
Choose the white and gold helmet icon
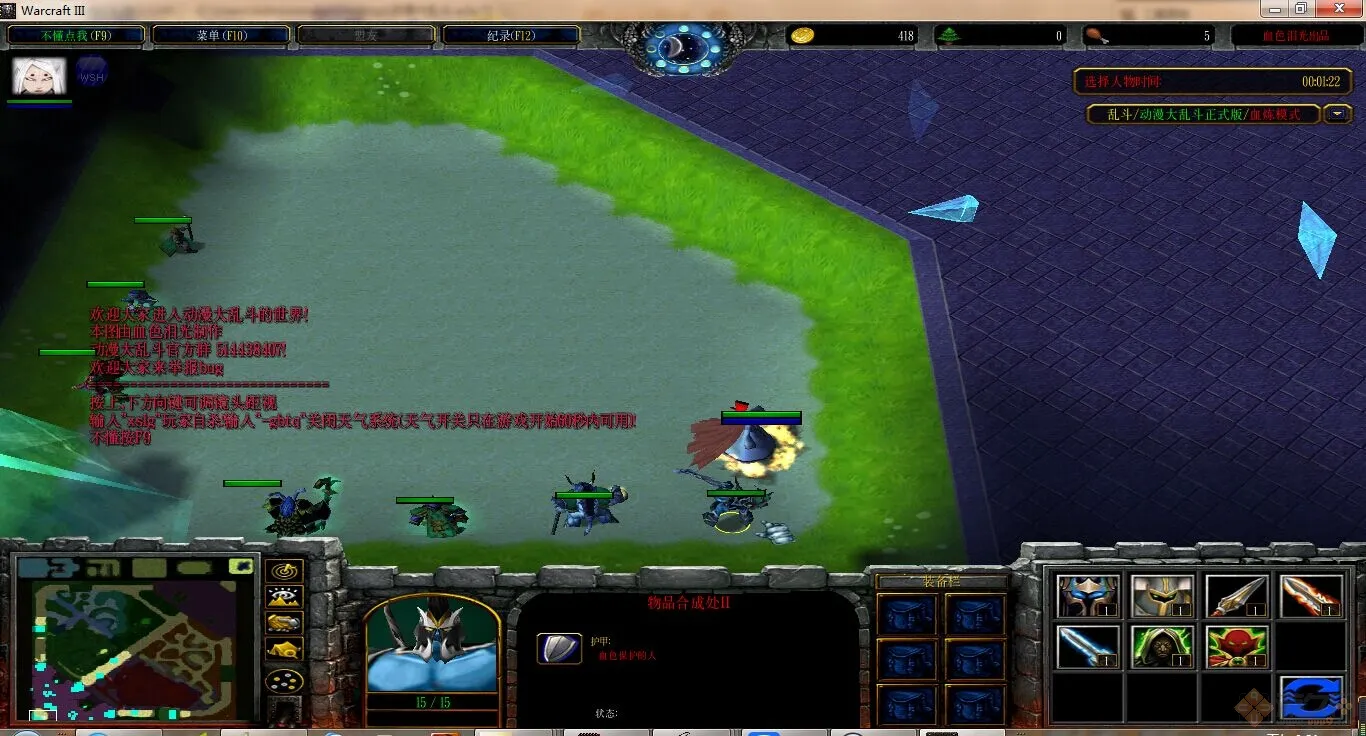(1162, 597)
